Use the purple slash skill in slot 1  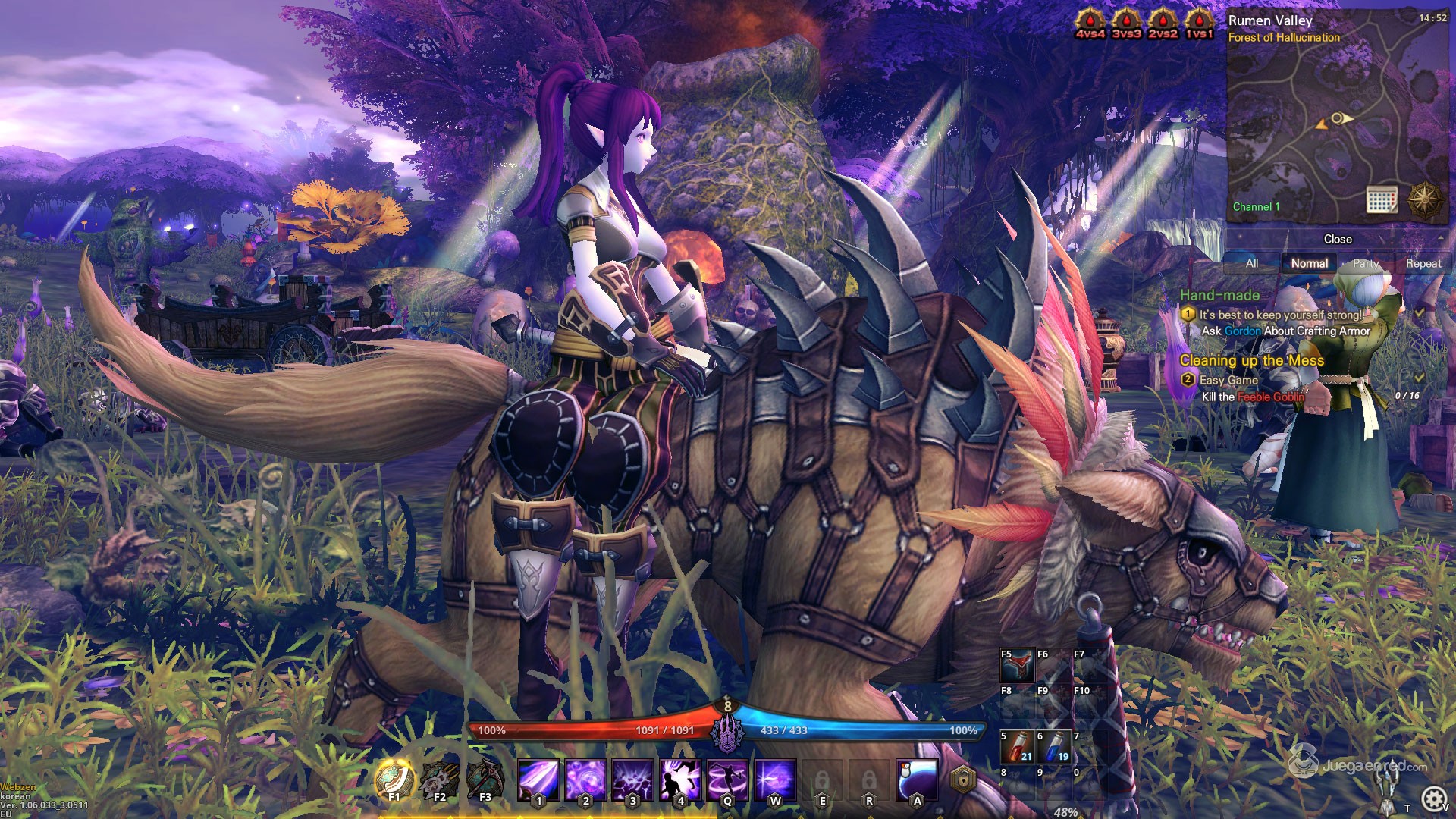538,780
